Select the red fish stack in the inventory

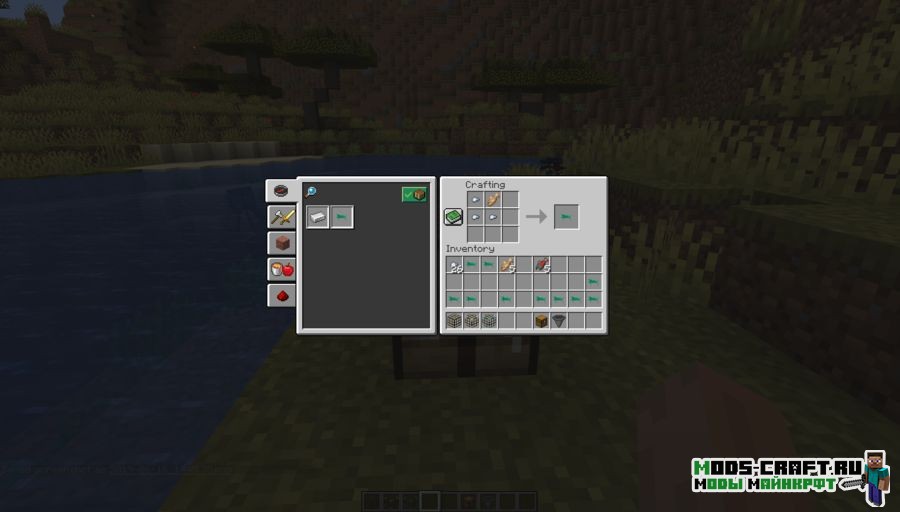542,265
